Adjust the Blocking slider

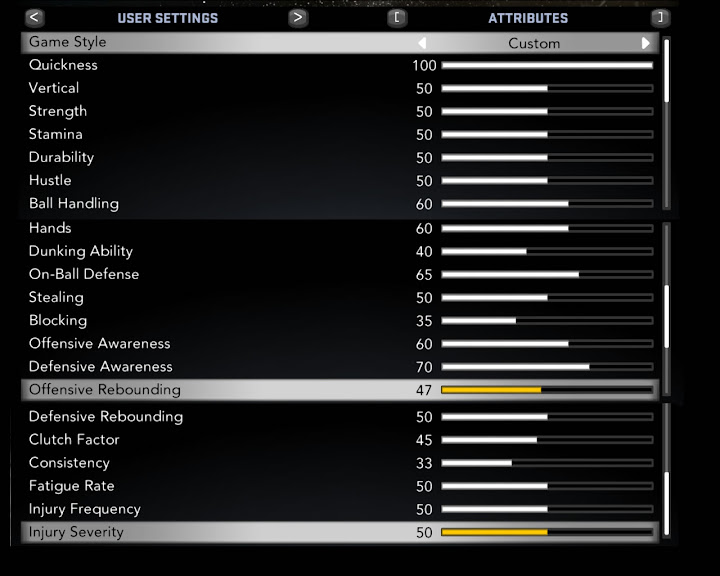pos(547,321)
